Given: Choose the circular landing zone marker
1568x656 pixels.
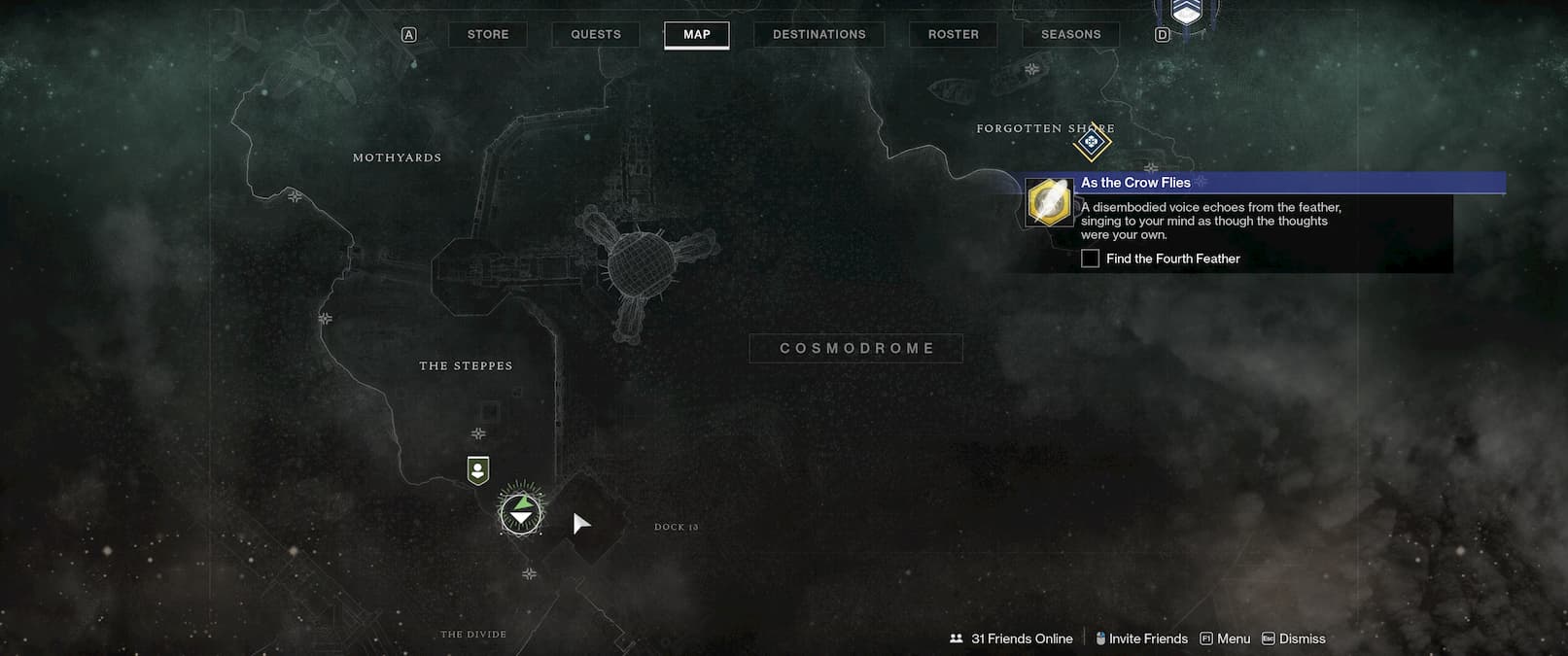Looking at the screenshot, I should 522,512.
